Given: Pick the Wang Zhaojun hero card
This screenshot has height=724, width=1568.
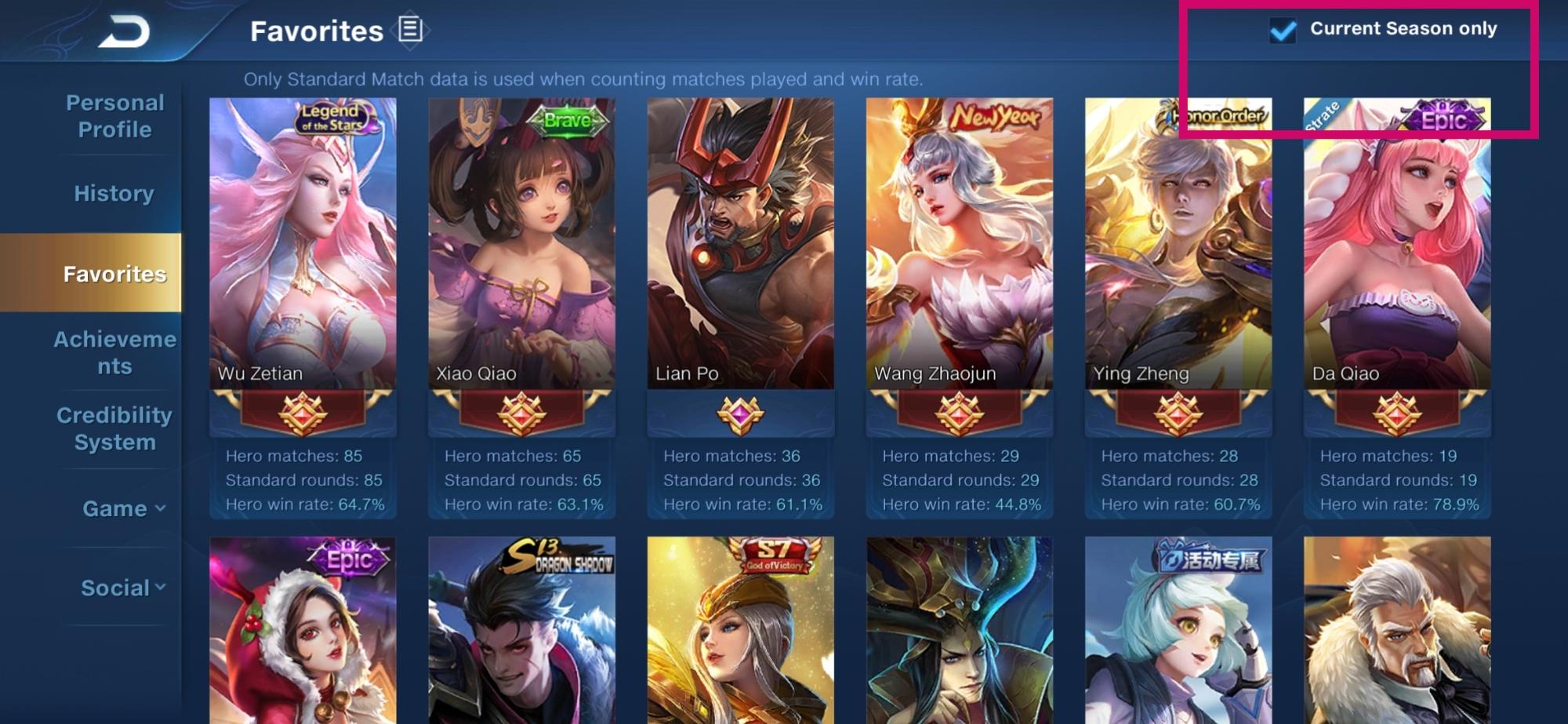Looking at the screenshot, I should point(959,243).
